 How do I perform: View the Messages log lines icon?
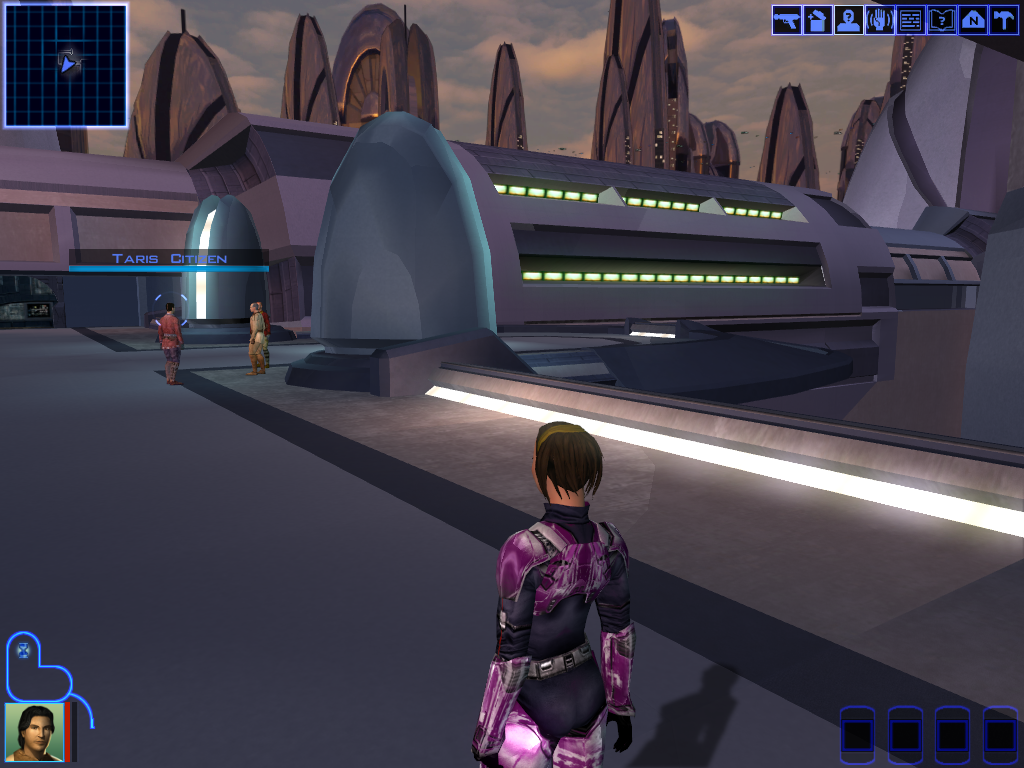[x=911, y=20]
